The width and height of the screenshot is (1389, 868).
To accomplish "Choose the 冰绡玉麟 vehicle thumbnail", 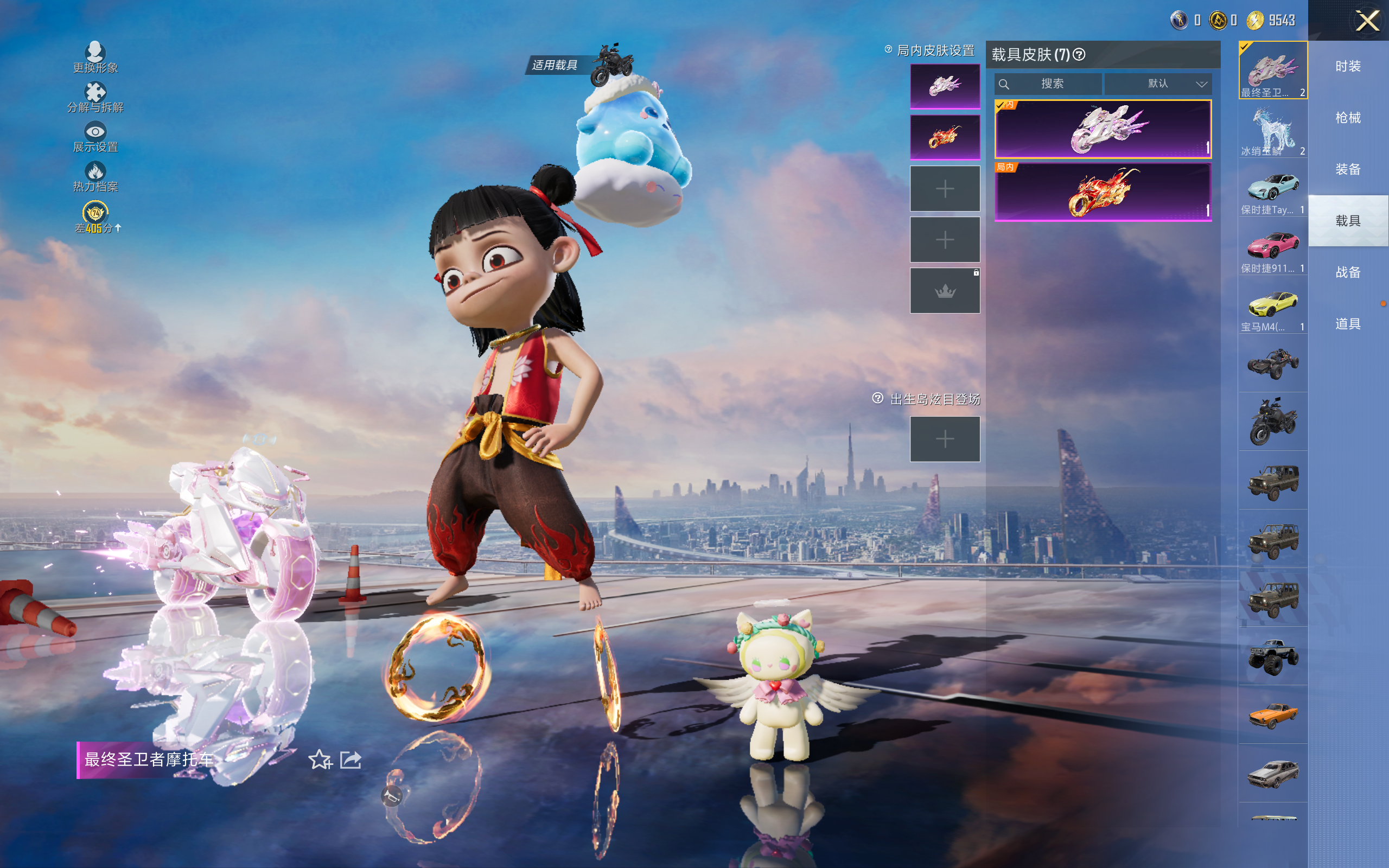I will point(1272,131).
